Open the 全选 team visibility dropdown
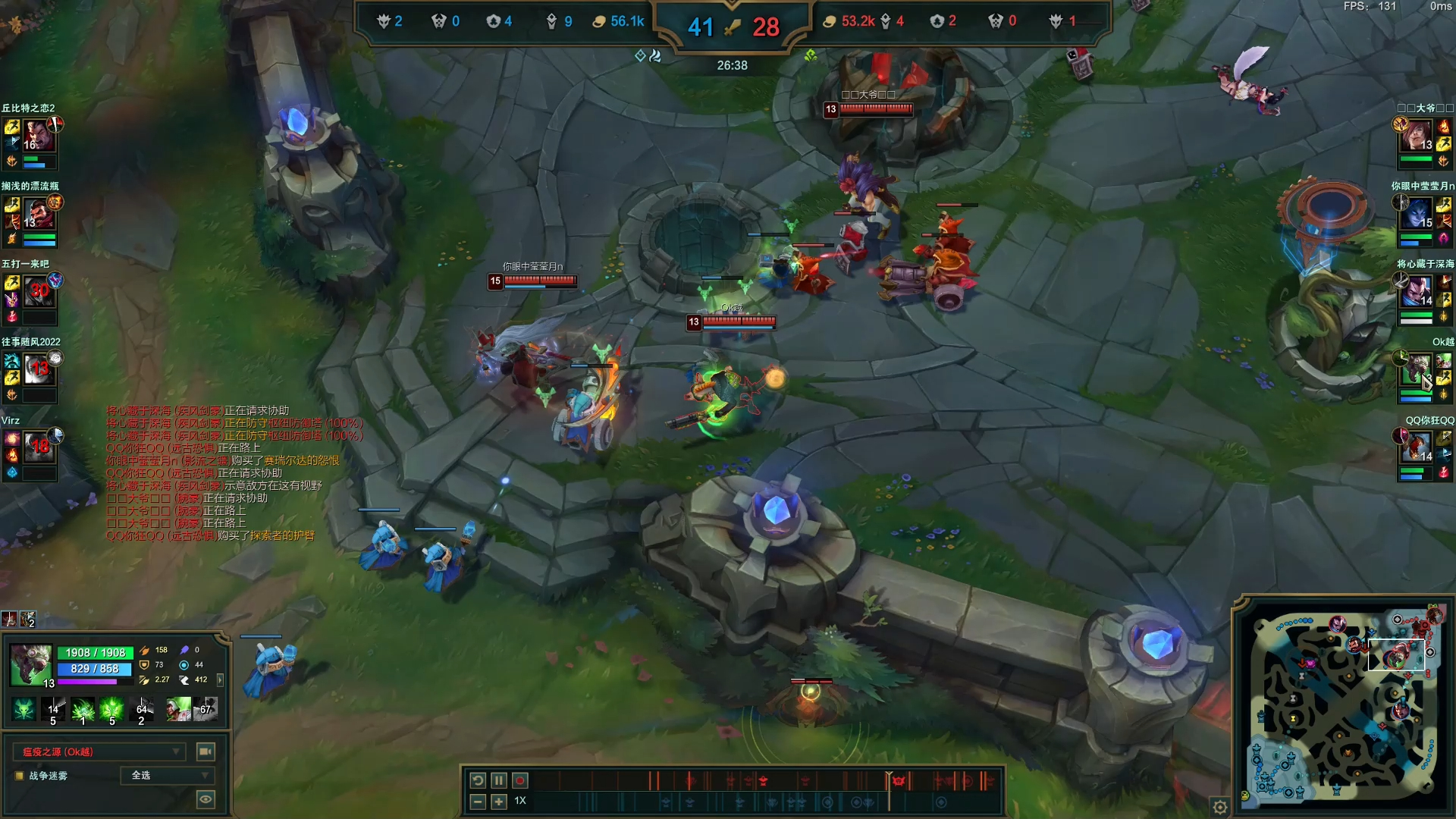This screenshot has width=1456, height=819. click(x=168, y=775)
